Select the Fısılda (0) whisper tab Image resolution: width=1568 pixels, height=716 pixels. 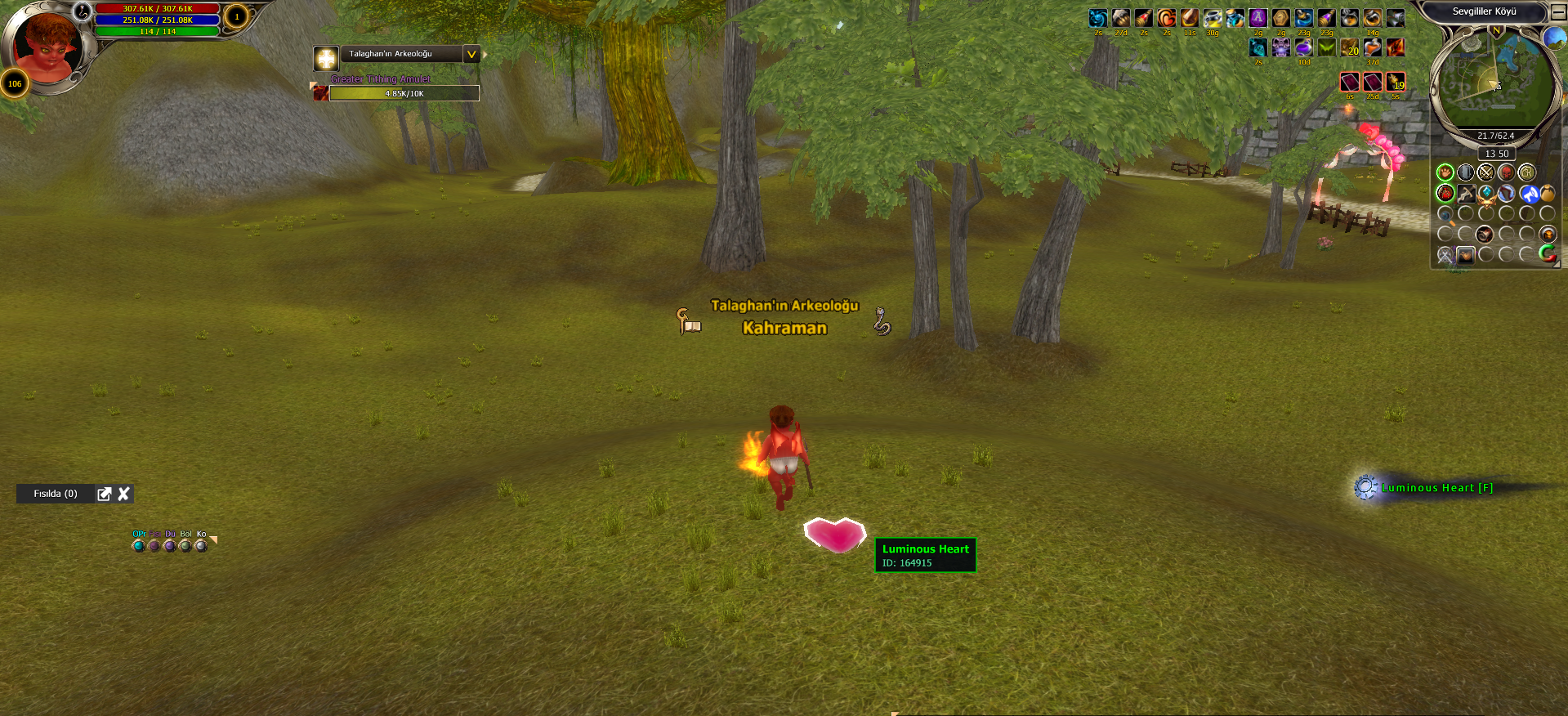coord(56,494)
